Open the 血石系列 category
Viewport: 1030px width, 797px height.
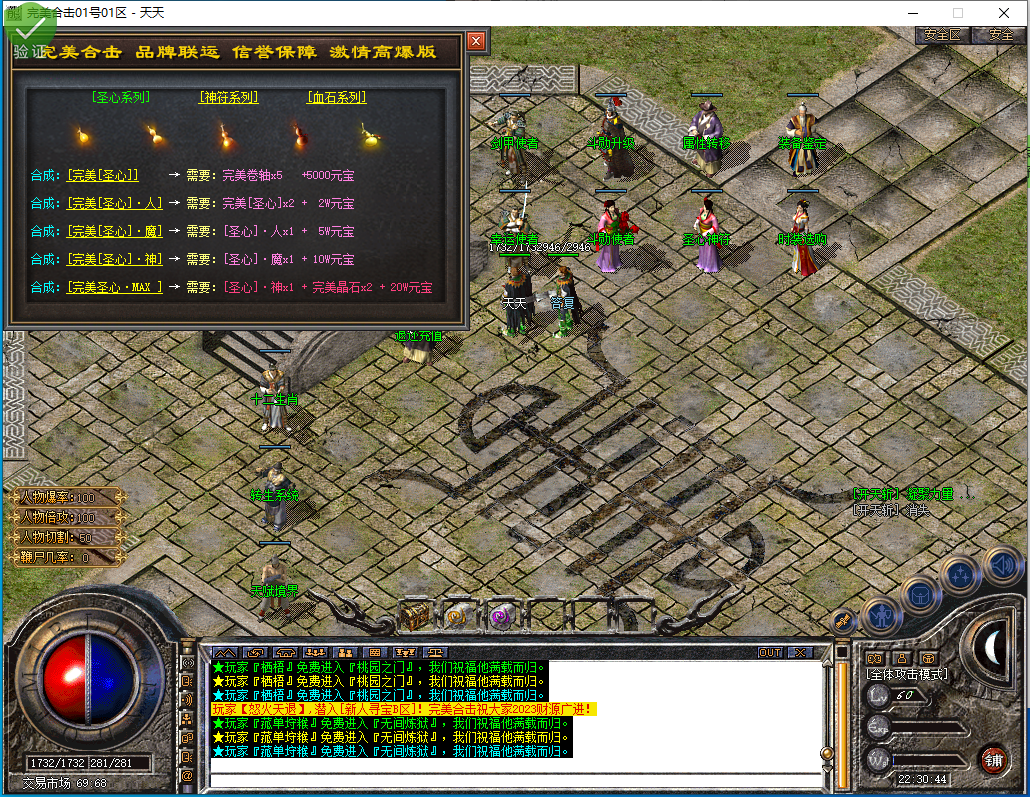pos(336,98)
